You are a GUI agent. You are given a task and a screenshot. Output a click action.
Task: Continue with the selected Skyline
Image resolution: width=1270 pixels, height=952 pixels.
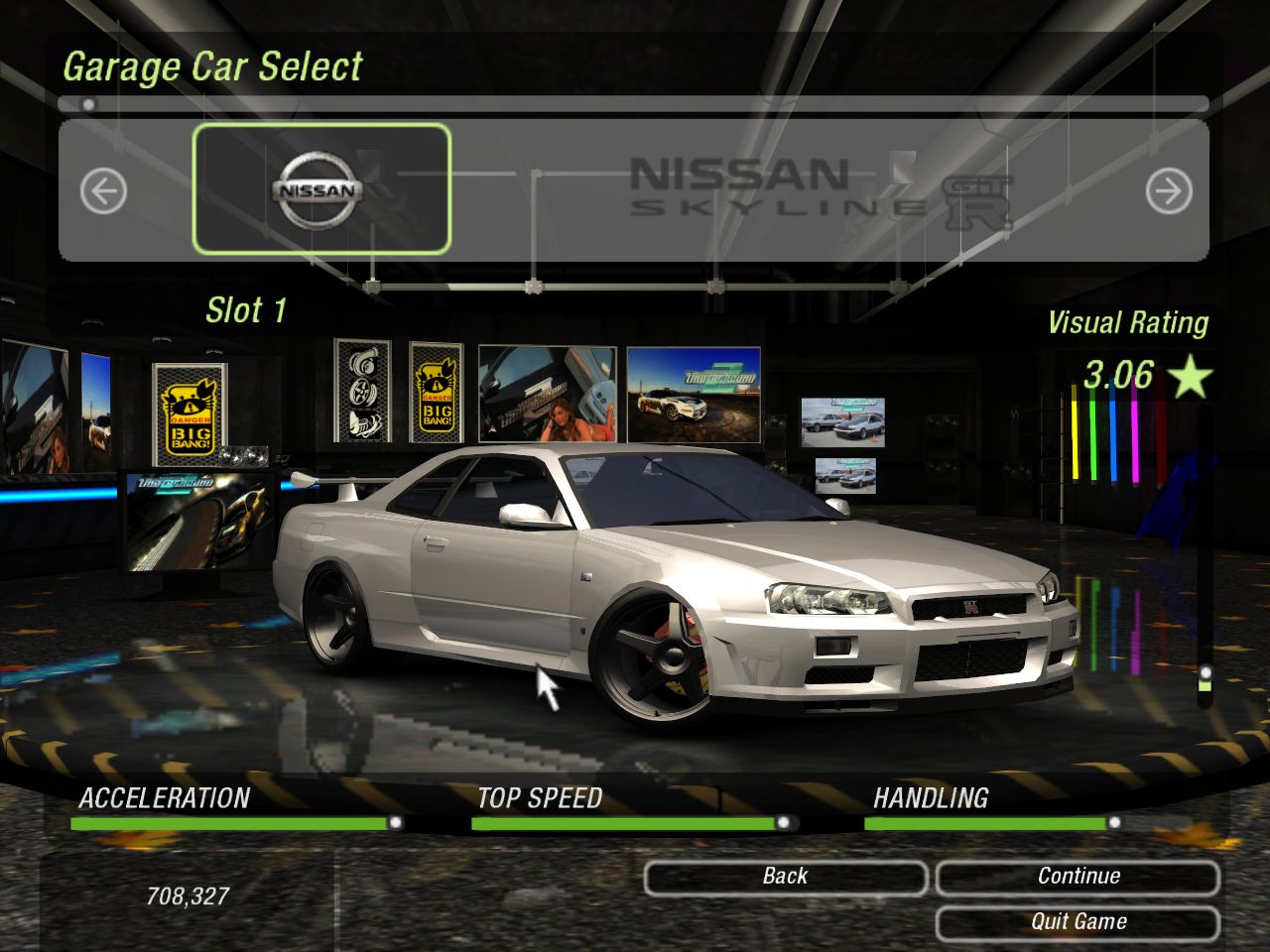[x=1078, y=878]
